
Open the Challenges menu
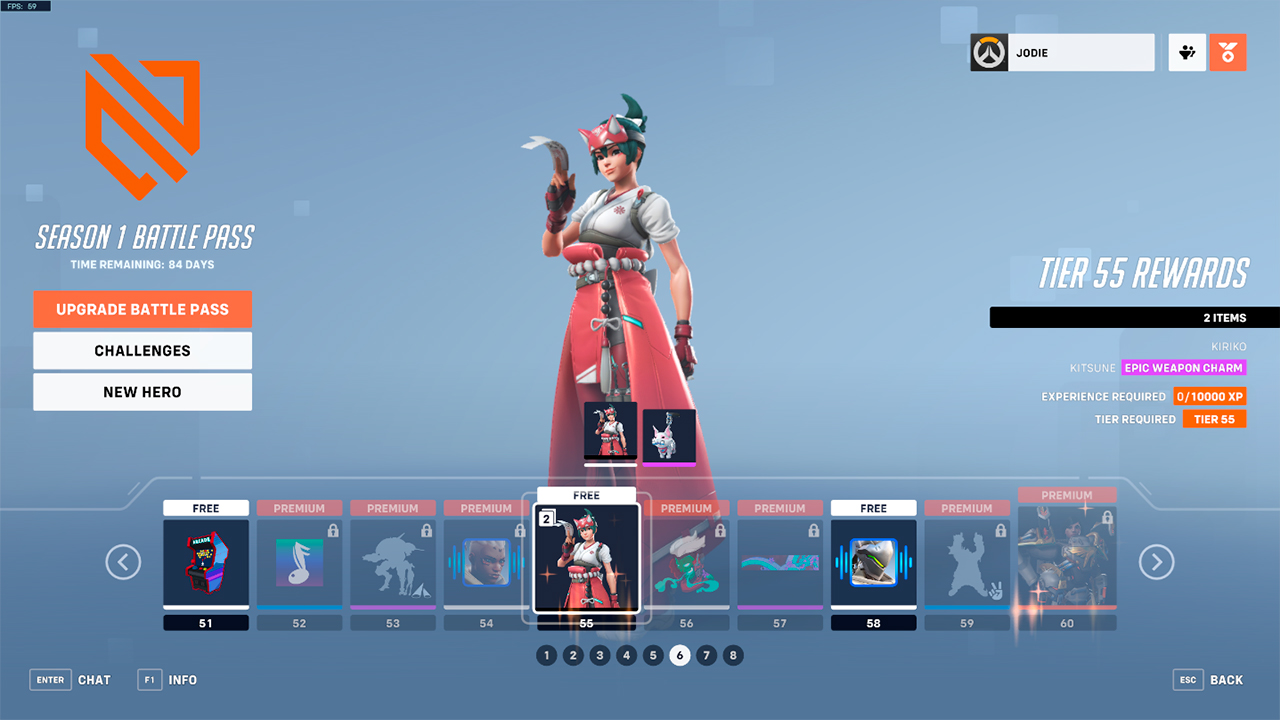(142, 351)
